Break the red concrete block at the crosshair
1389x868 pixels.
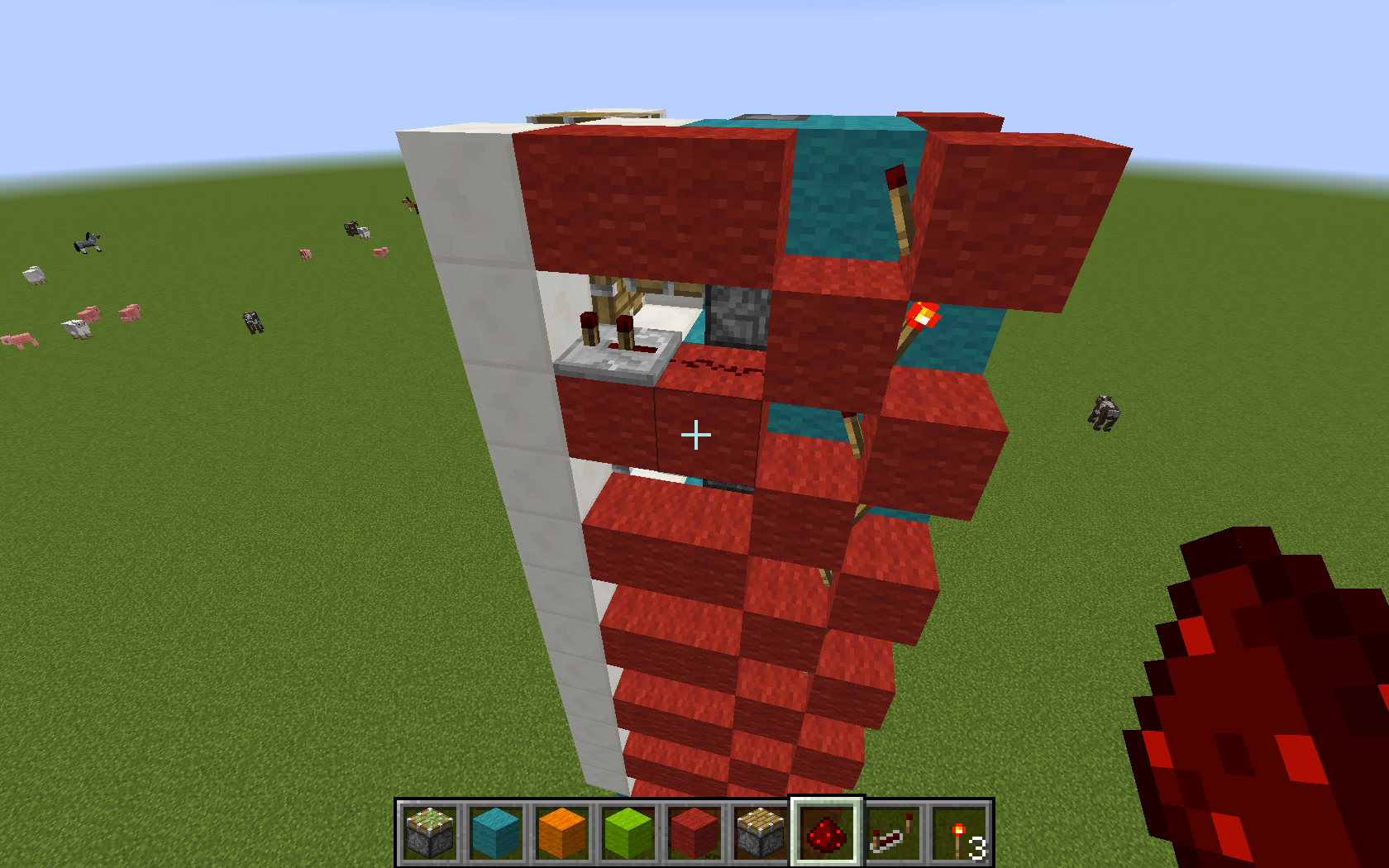click(x=697, y=433)
